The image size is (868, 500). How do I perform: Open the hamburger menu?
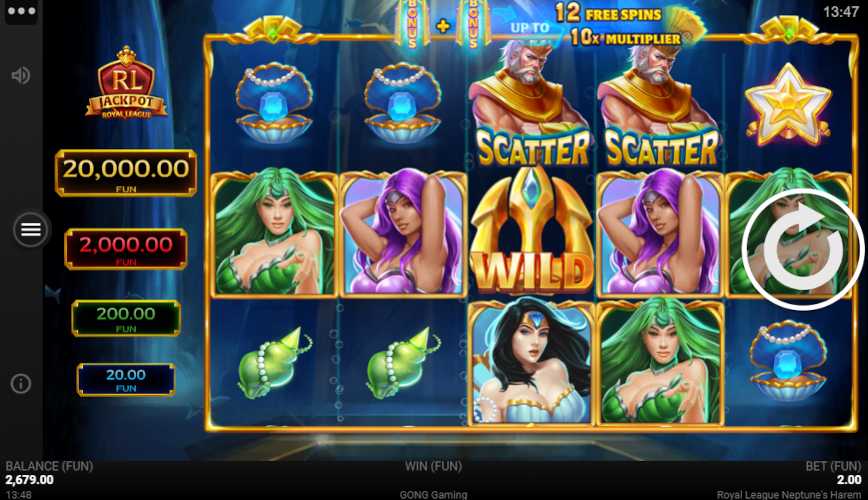pos(31,230)
